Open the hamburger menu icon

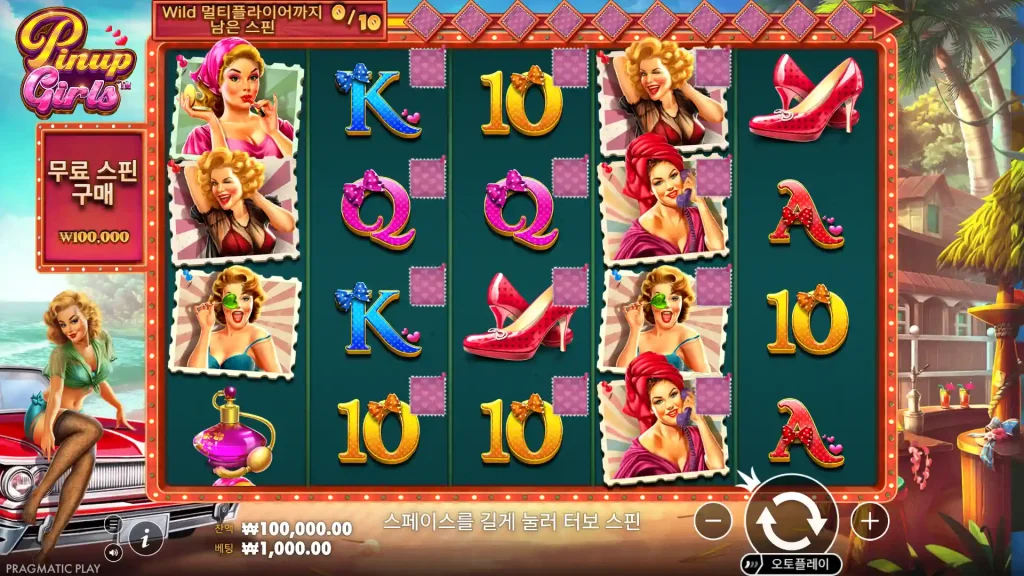(112, 523)
